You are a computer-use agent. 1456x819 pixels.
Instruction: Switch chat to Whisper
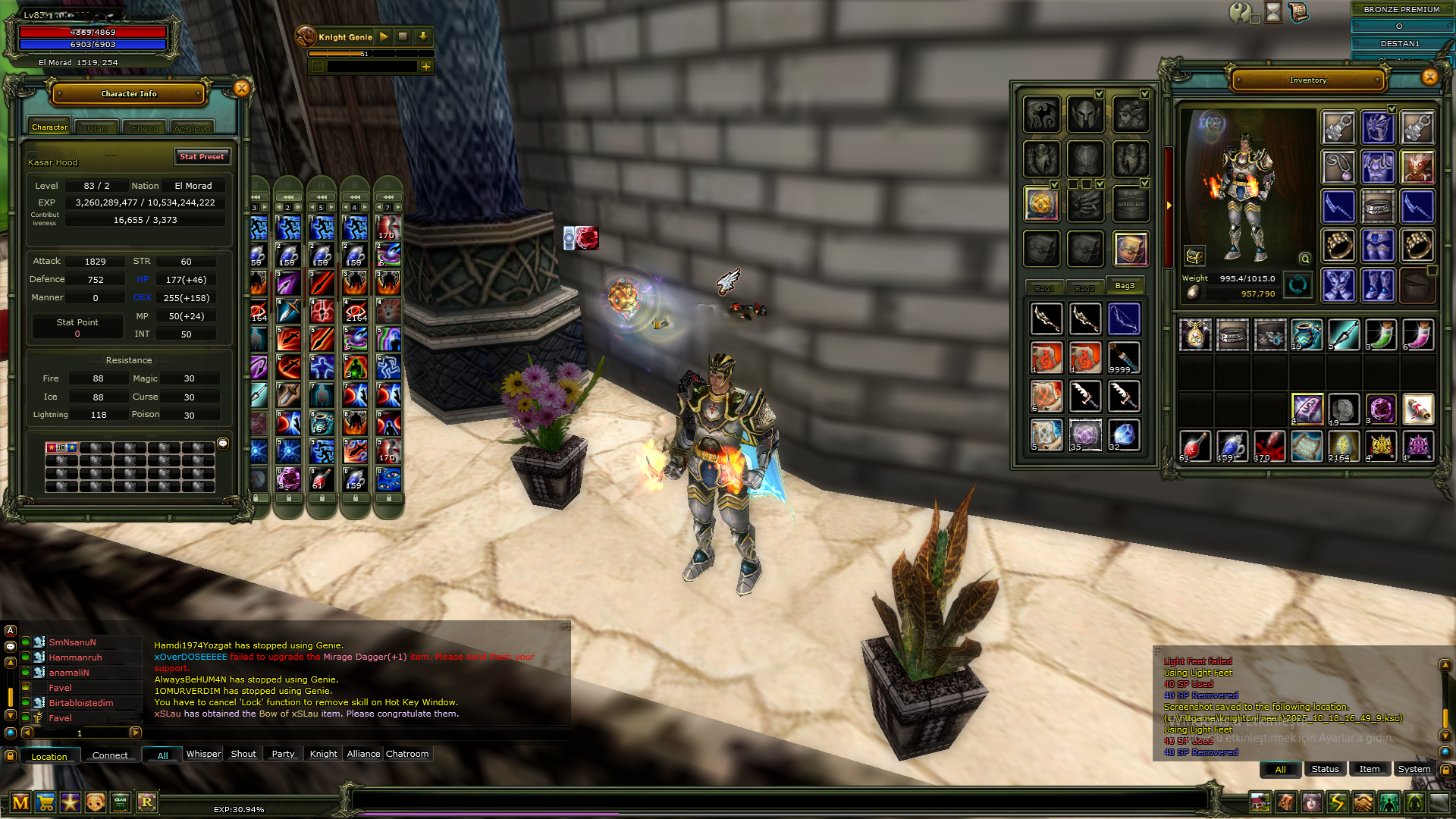tap(203, 754)
